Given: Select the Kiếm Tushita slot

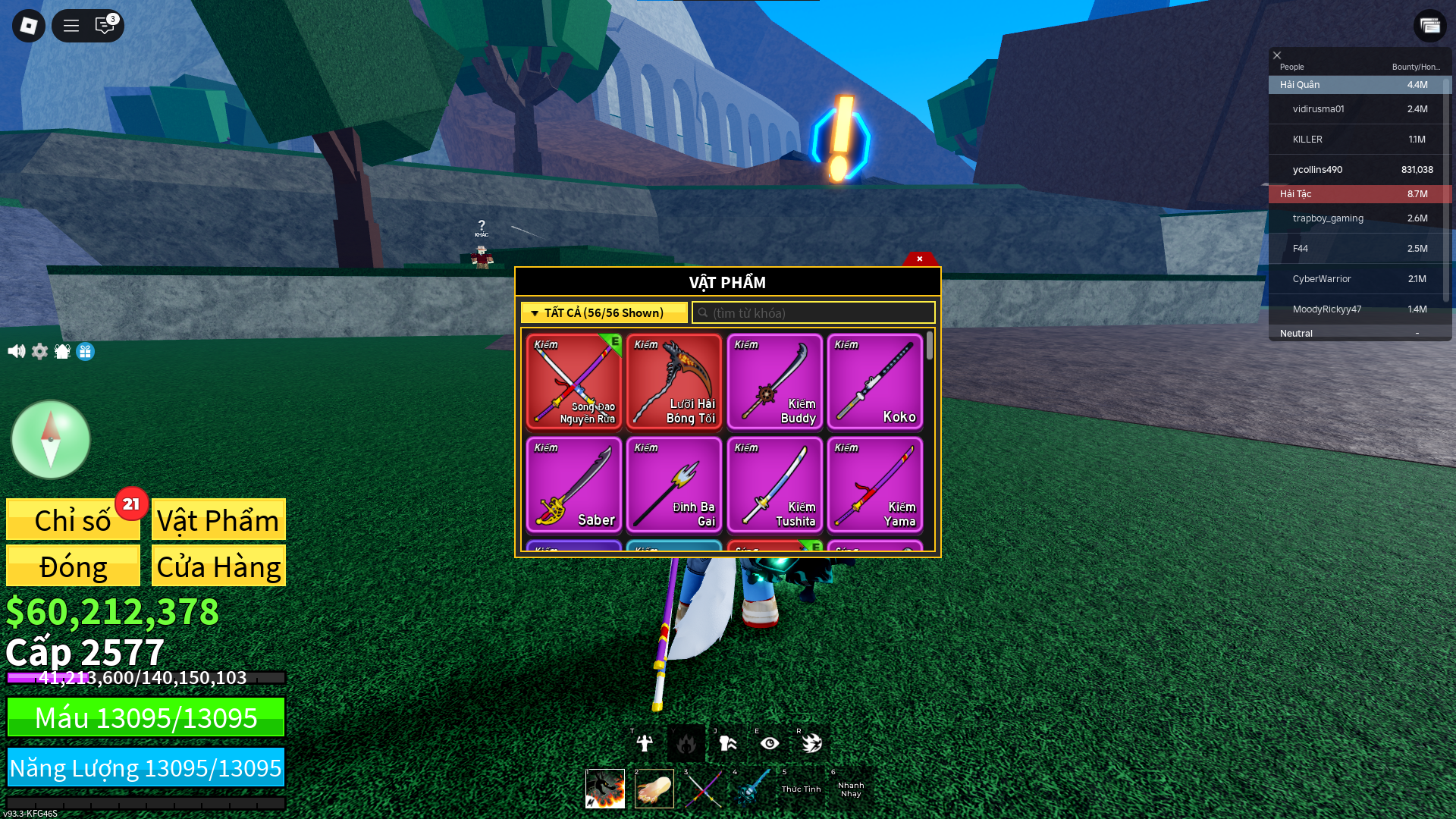Looking at the screenshot, I should (774, 485).
